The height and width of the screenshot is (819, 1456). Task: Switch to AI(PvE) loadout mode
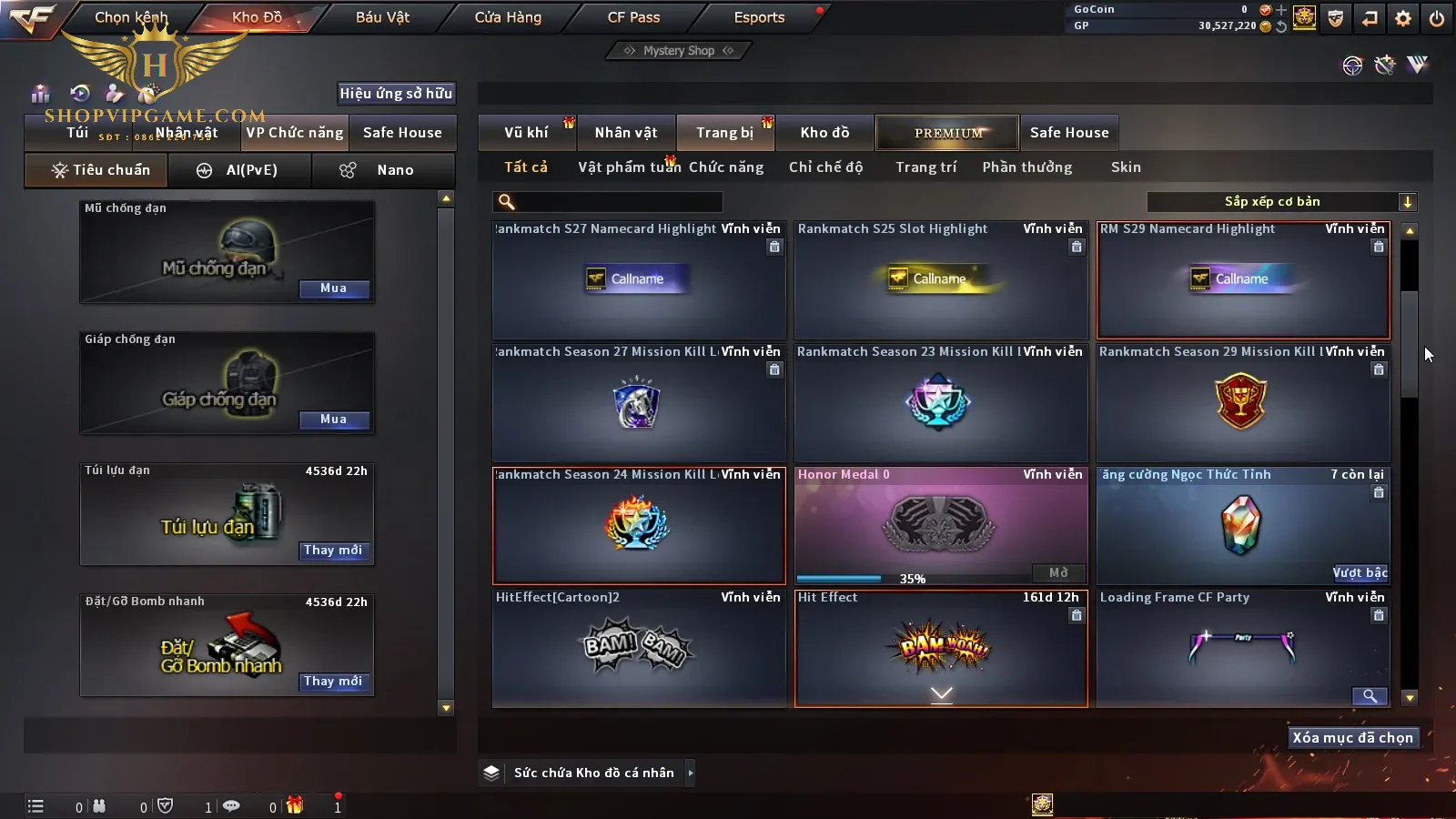click(240, 170)
